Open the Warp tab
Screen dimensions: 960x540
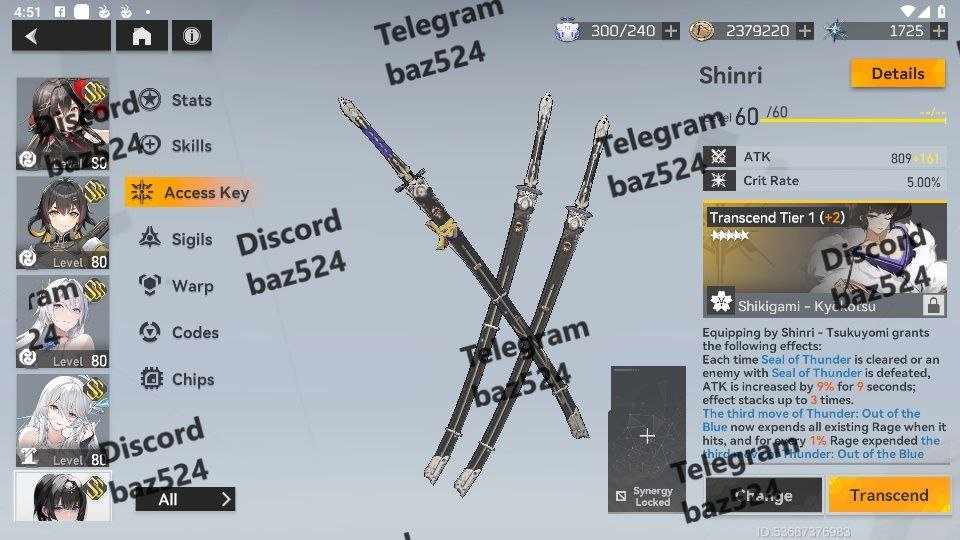pos(190,286)
